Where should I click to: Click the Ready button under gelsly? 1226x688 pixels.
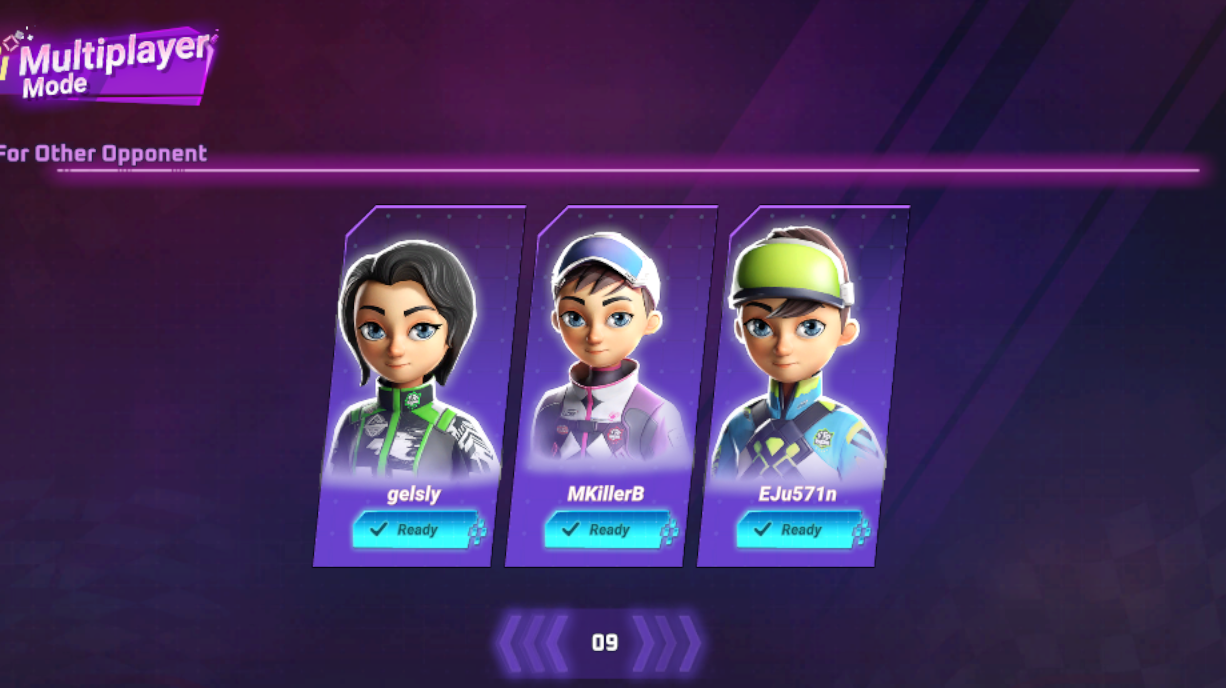410,530
